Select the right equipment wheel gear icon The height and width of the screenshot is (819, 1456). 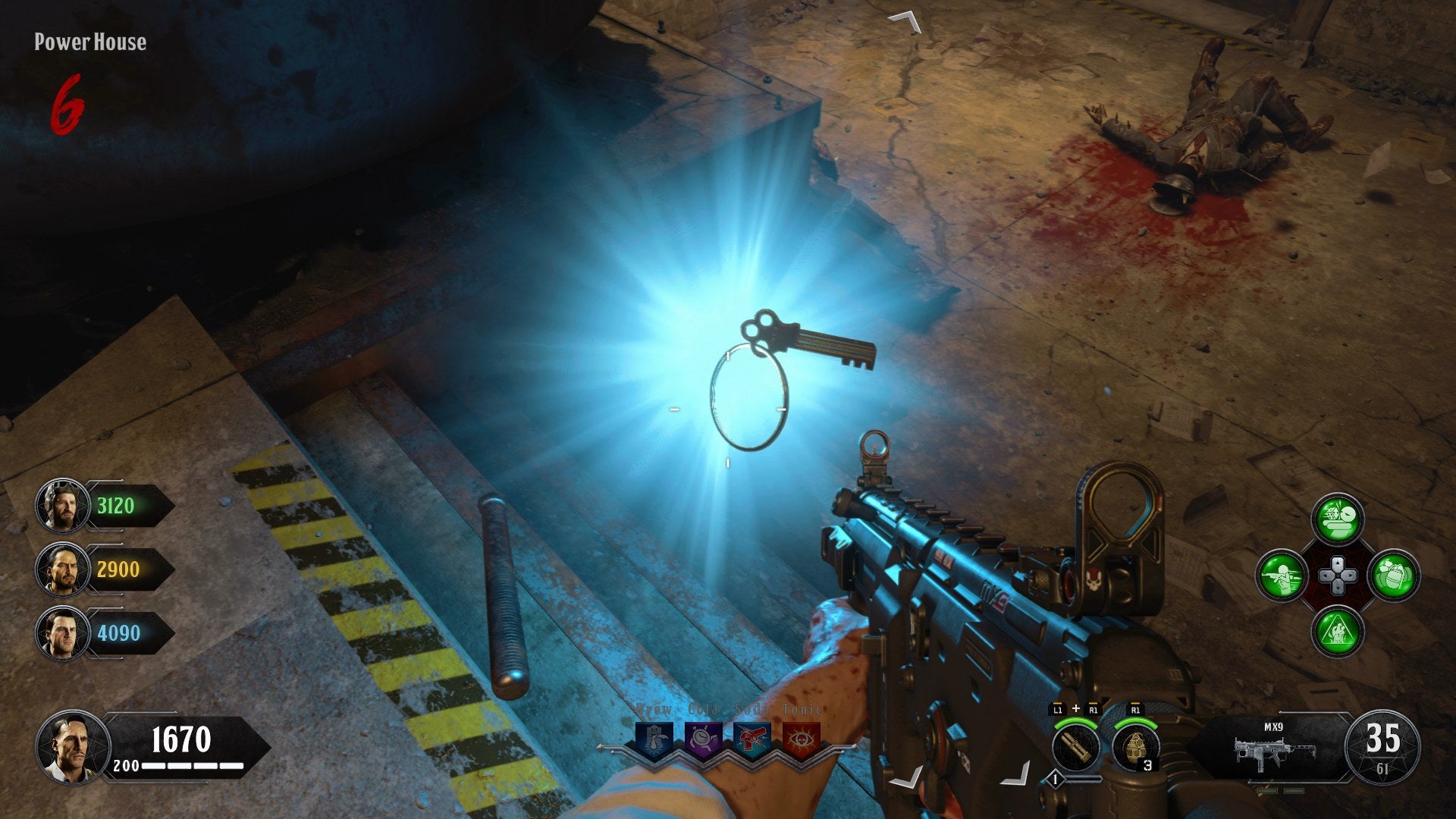click(x=1395, y=576)
